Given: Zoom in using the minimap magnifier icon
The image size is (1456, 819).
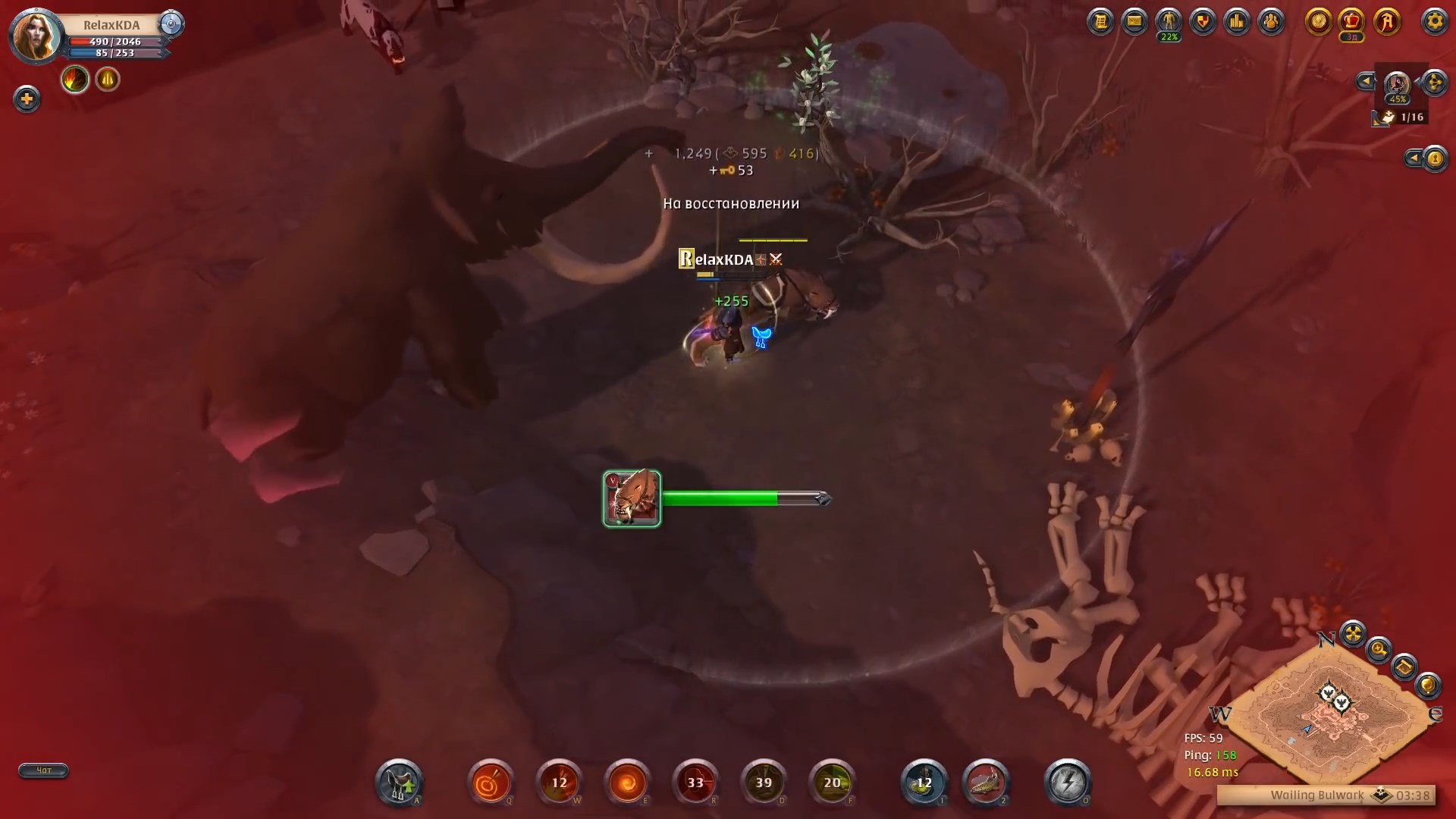Looking at the screenshot, I should pyautogui.click(x=1380, y=650).
